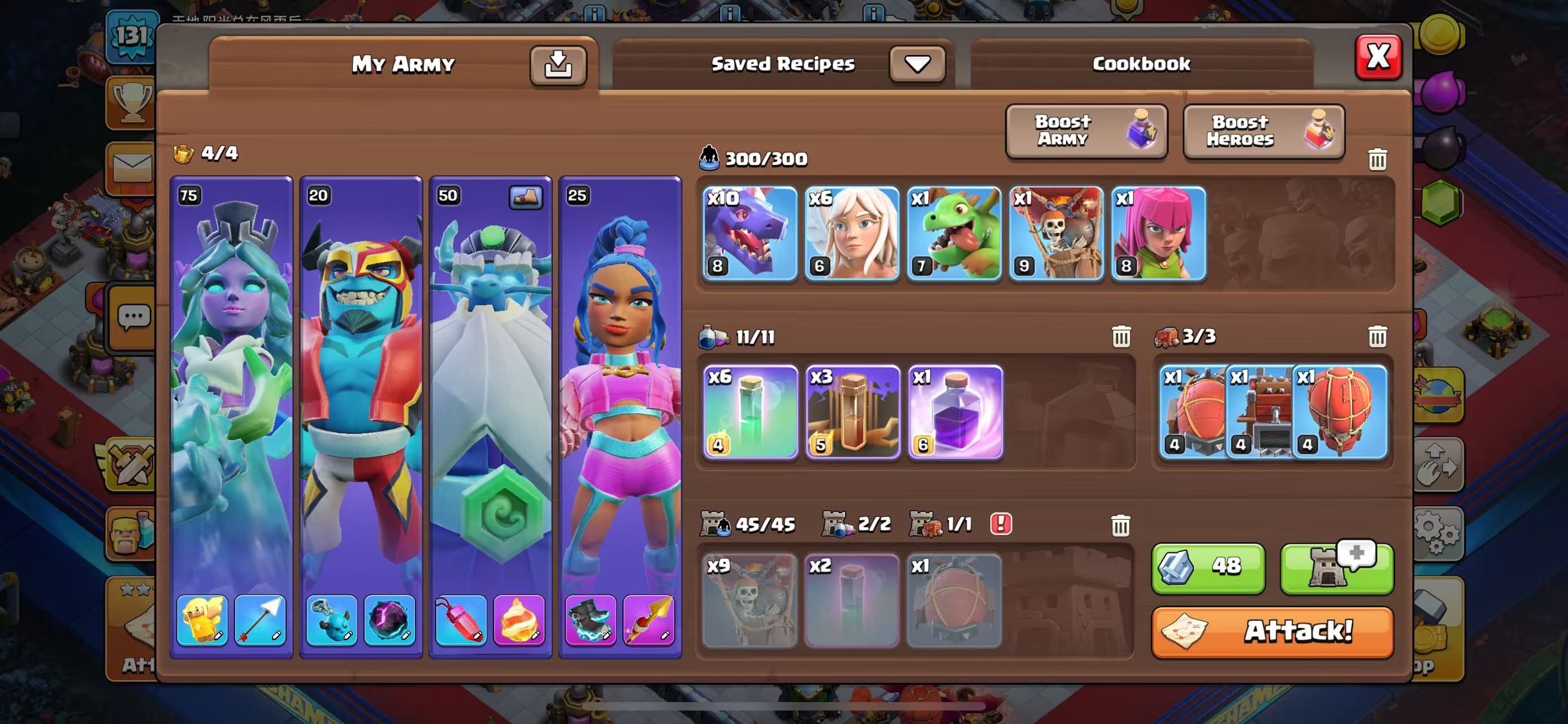The image size is (1568, 724).
Task: Clear siege machines with the trash icon
Action: click(x=1378, y=336)
